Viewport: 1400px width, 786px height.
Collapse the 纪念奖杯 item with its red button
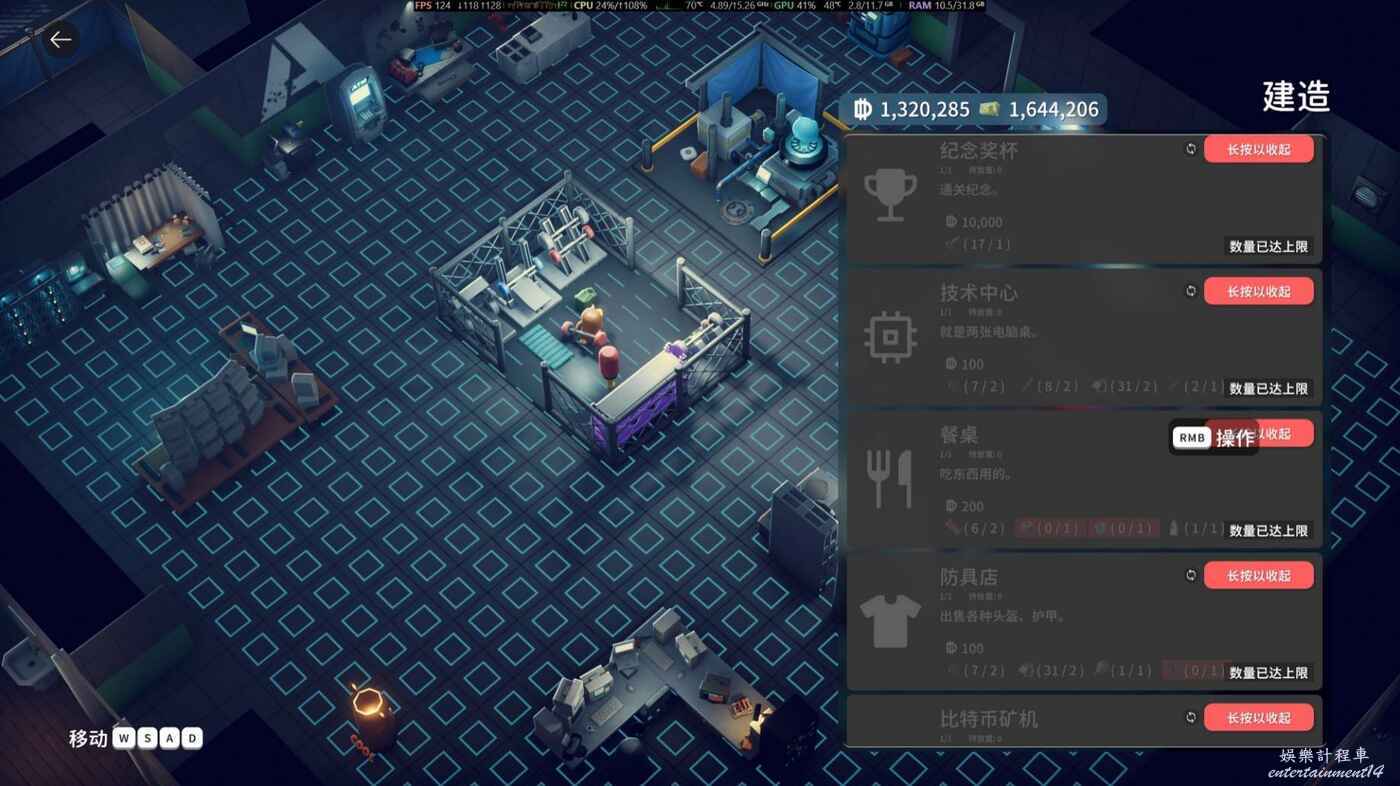tap(1258, 149)
